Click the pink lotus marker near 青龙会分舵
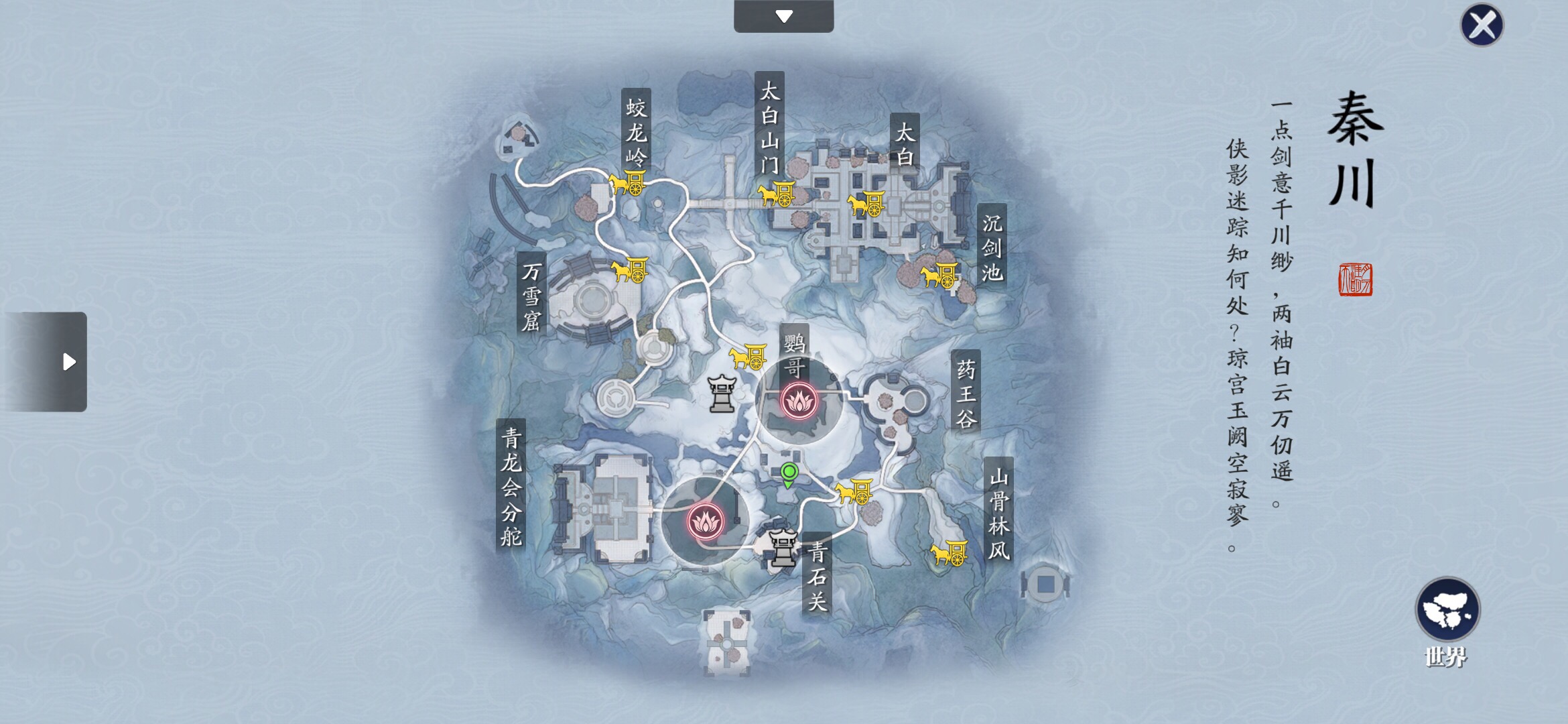Image resolution: width=1568 pixels, height=724 pixels. click(x=705, y=522)
